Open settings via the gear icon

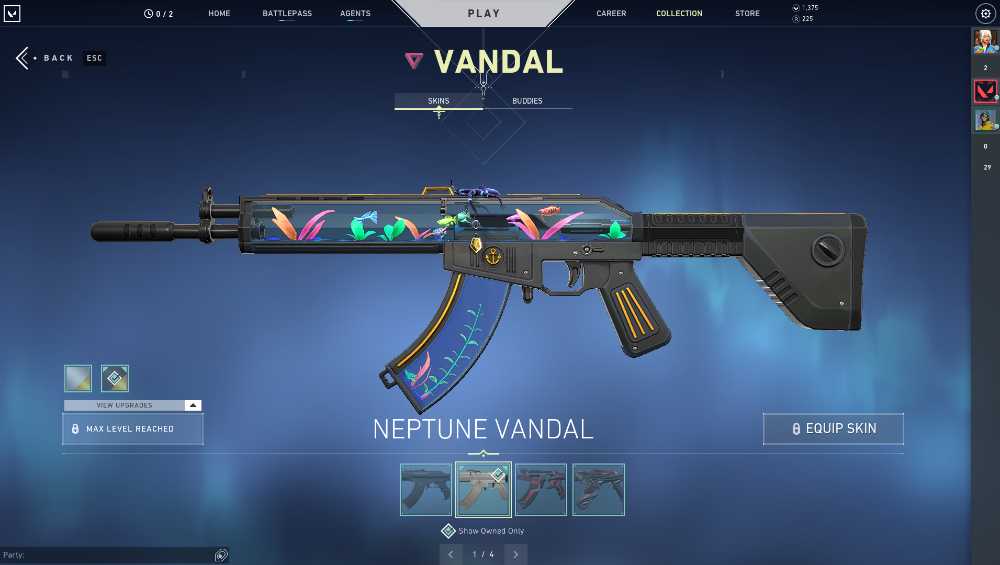[984, 14]
